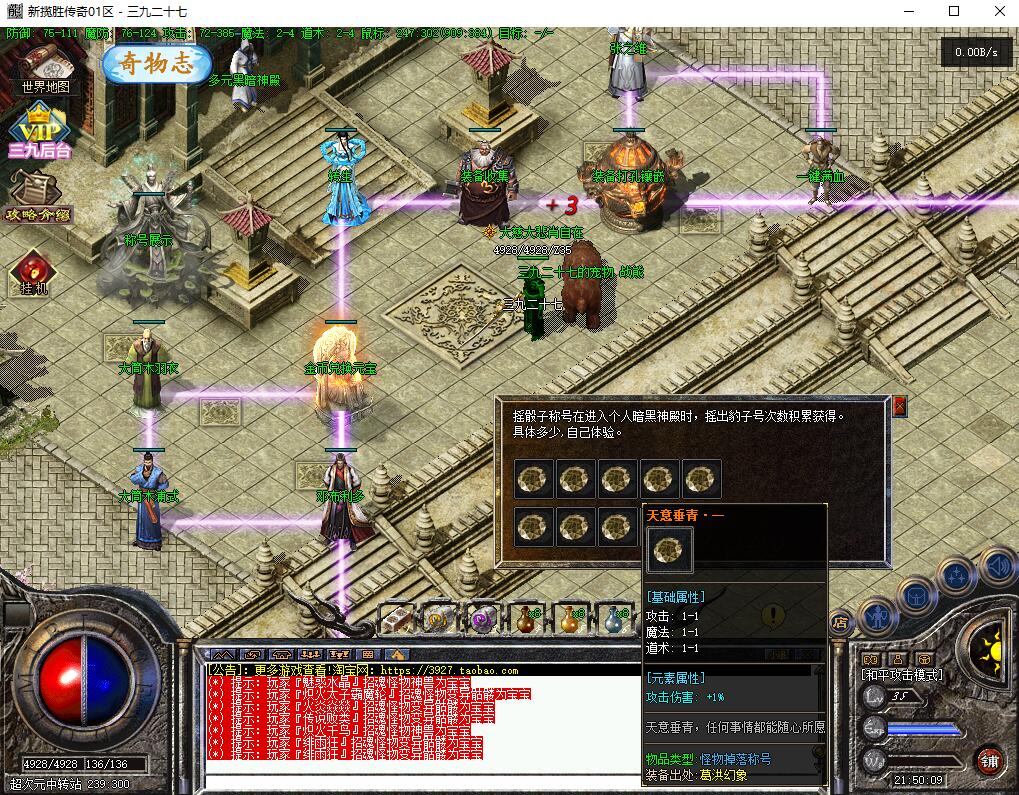The width and height of the screenshot is (1019, 795).
Task: Toggle the 挂机 auto-battle icon
Action: [30, 271]
